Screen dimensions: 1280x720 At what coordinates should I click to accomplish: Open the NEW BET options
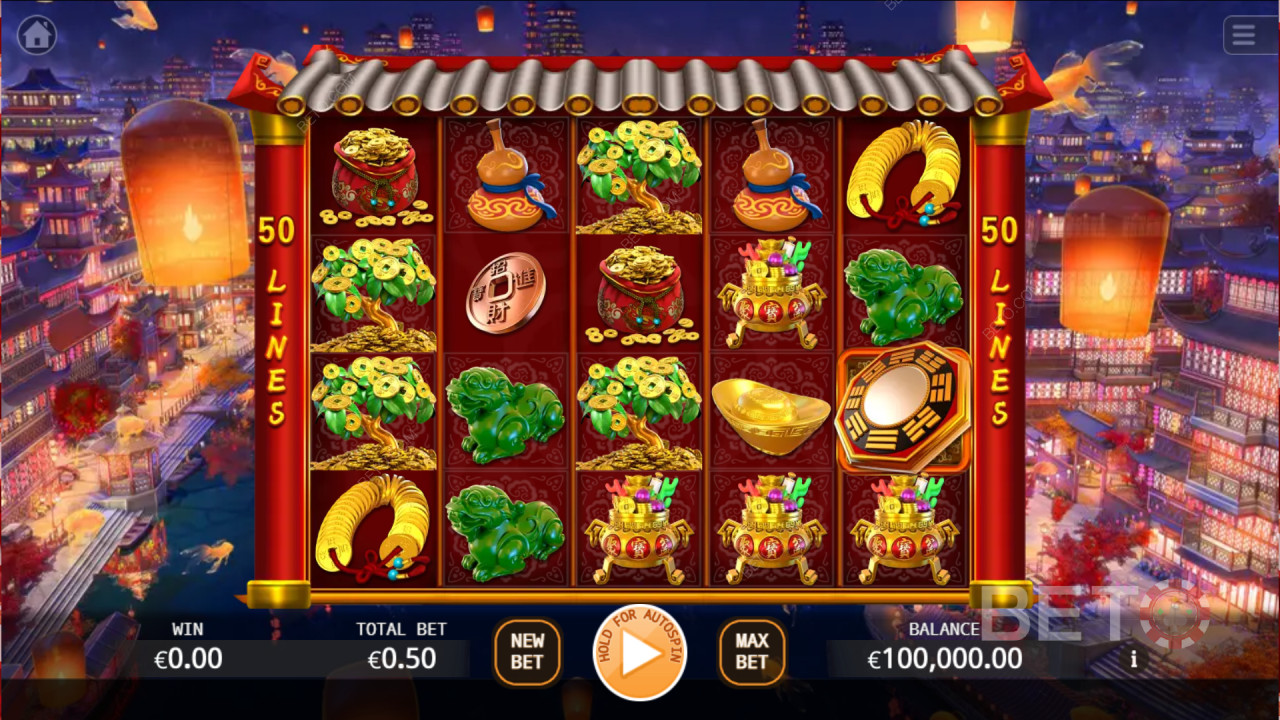click(x=527, y=652)
